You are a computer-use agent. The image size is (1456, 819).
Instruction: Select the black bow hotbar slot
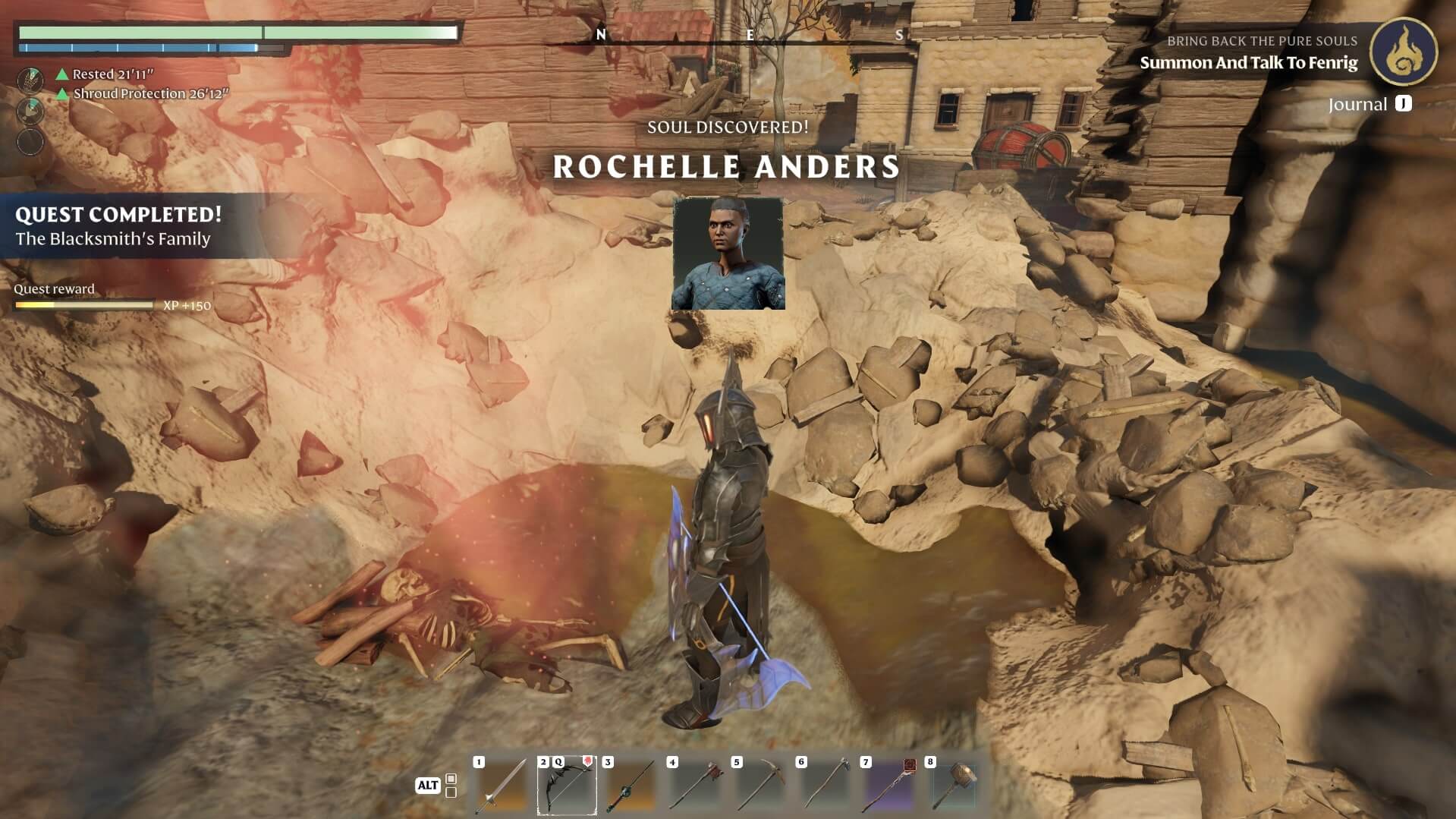click(567, 786)
